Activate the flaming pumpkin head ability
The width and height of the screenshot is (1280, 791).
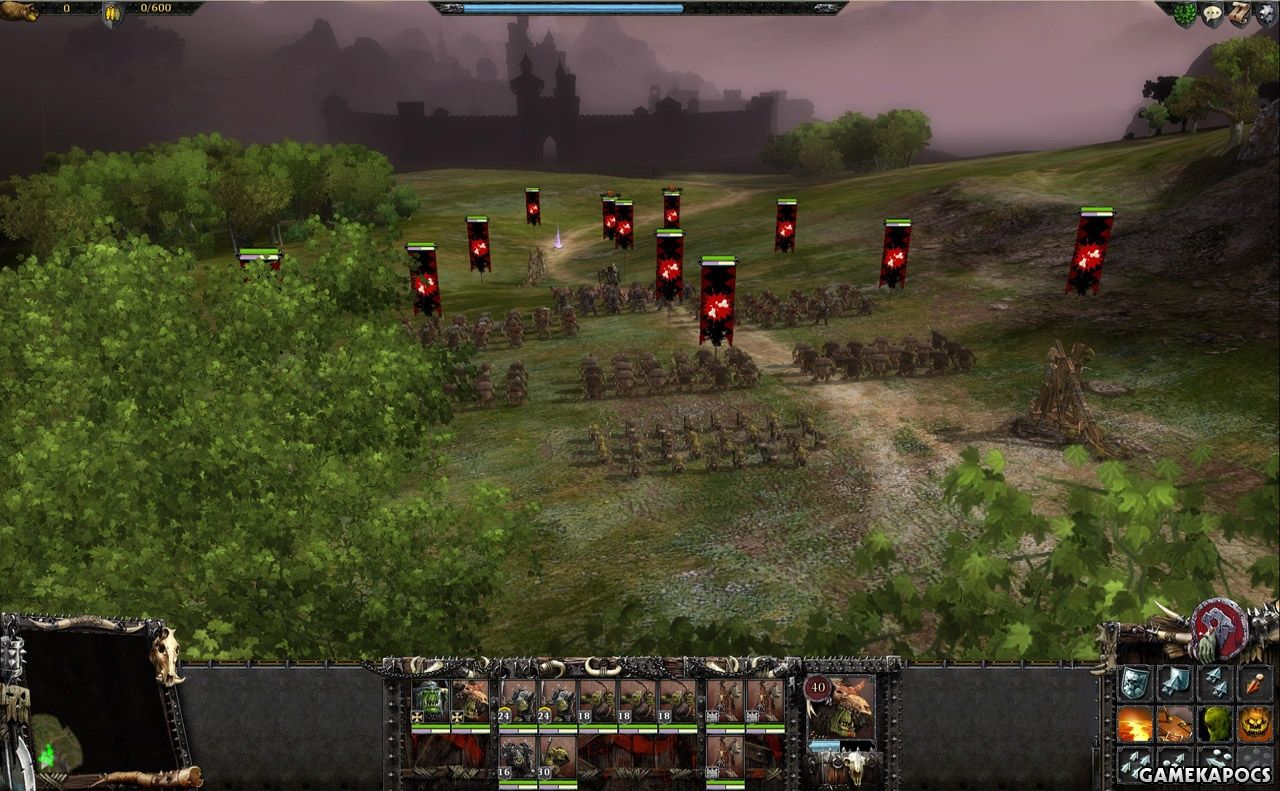pyautogui.click(x=1255, y=723)
